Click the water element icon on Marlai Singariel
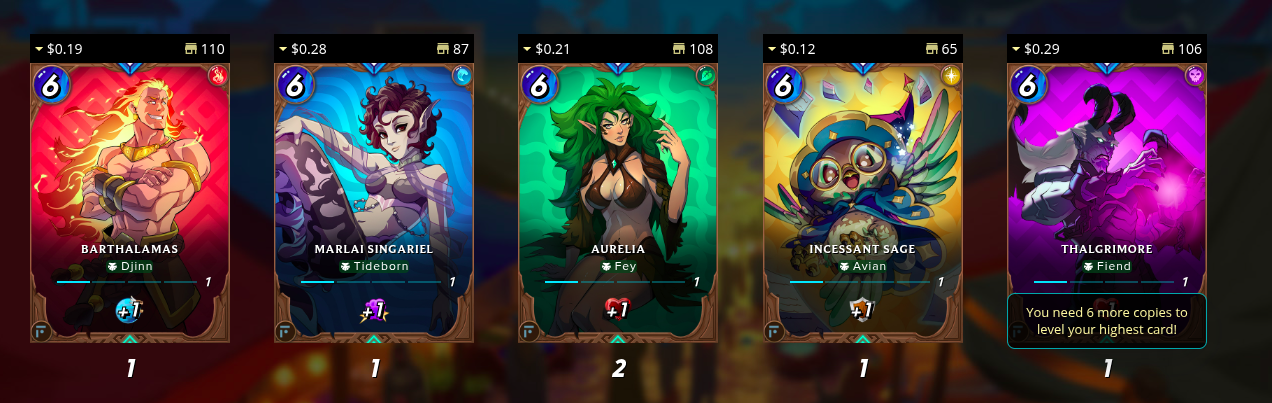Image resolution: width=1272 pixels, height=403 pixels. (462, 75)
